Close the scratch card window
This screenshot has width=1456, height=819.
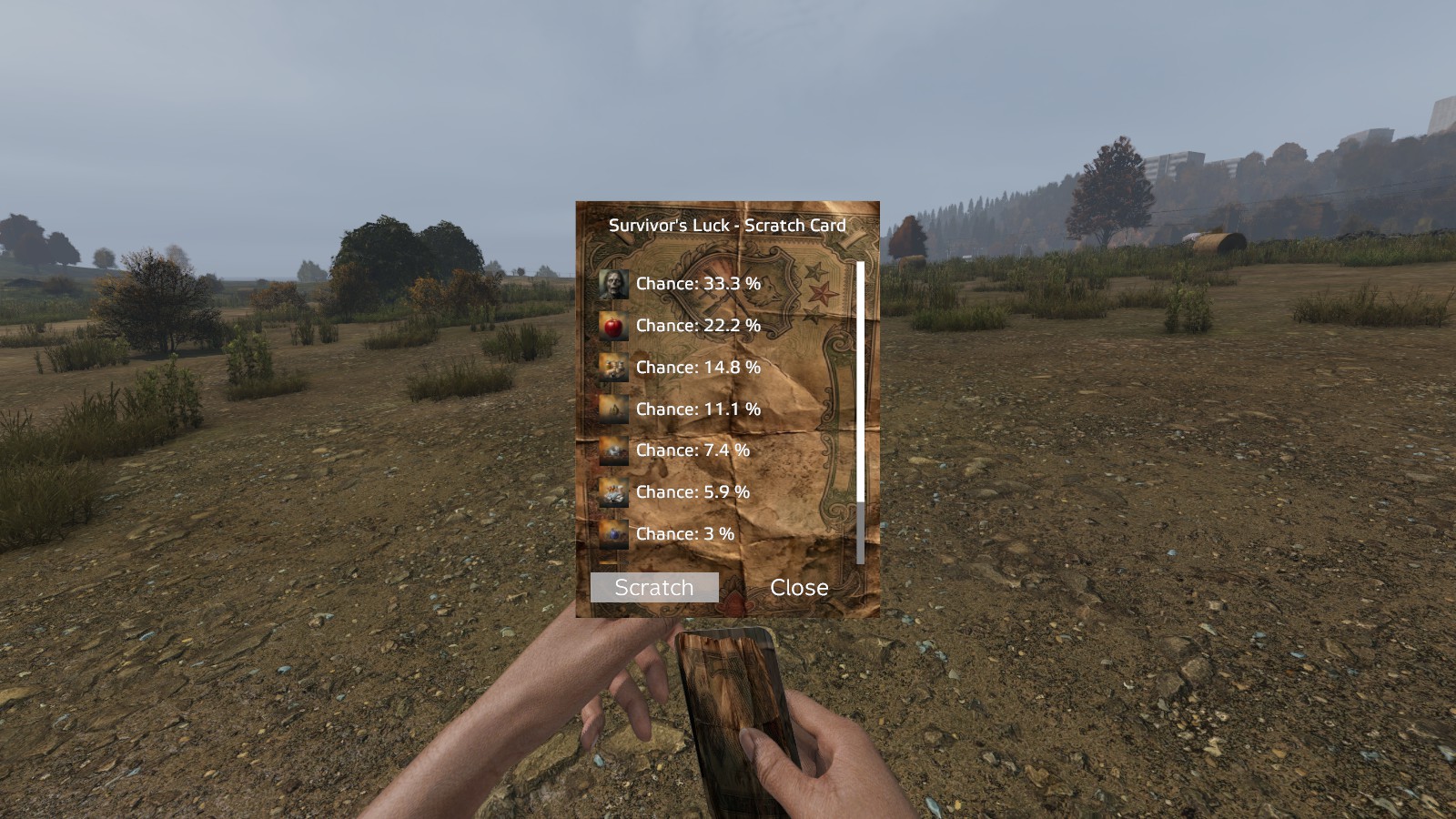point(799,587)
